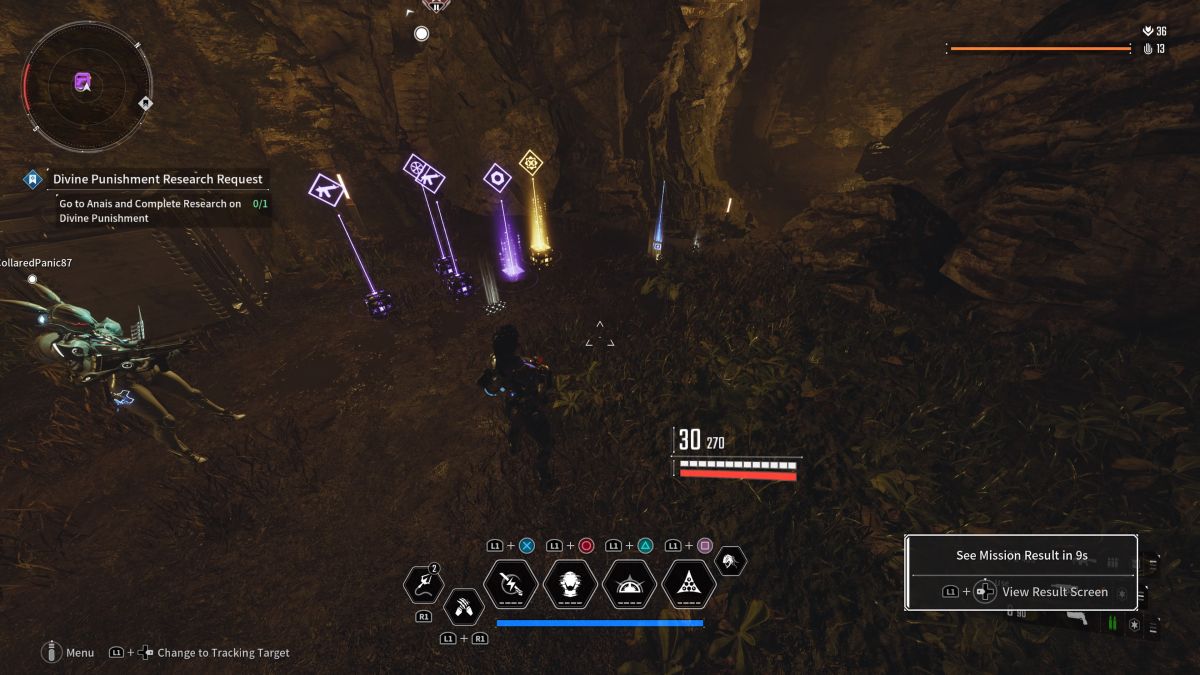Activate the lightning bolt skill
This screenshot has width=1200, height=675.
510,585
